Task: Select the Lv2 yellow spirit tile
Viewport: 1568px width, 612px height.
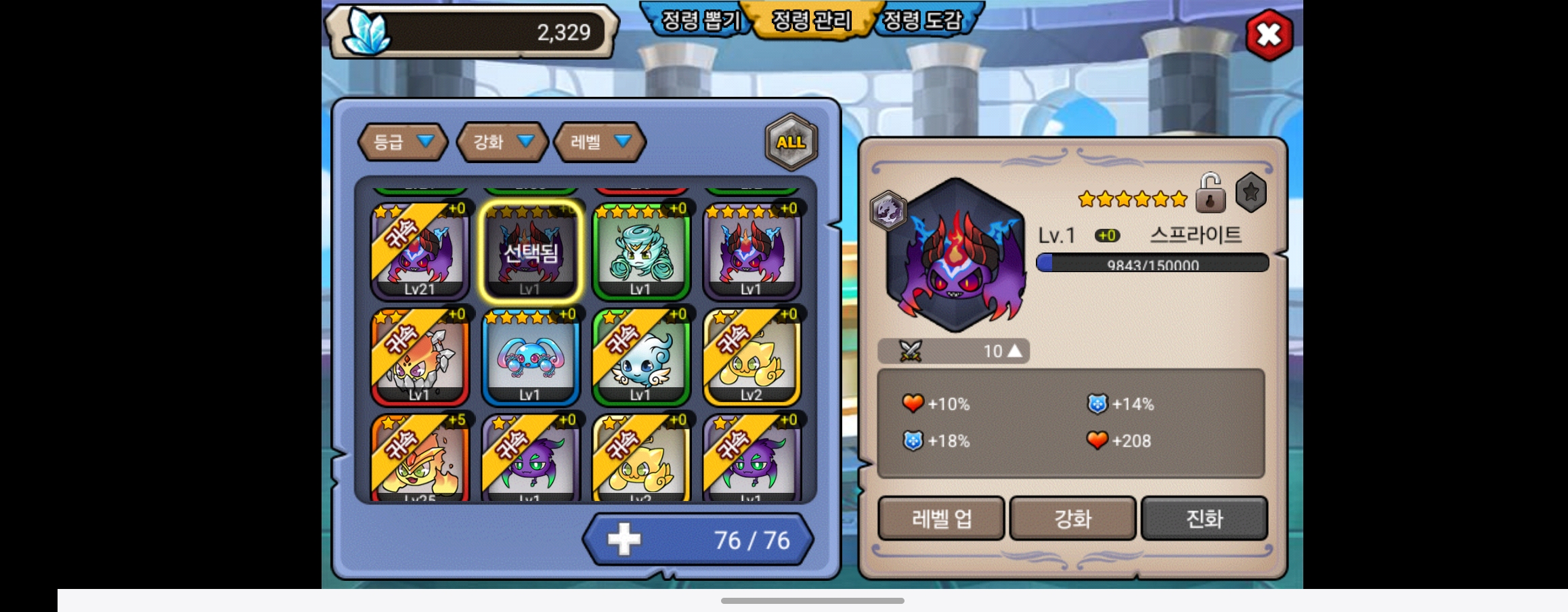Action: point(752,357)
